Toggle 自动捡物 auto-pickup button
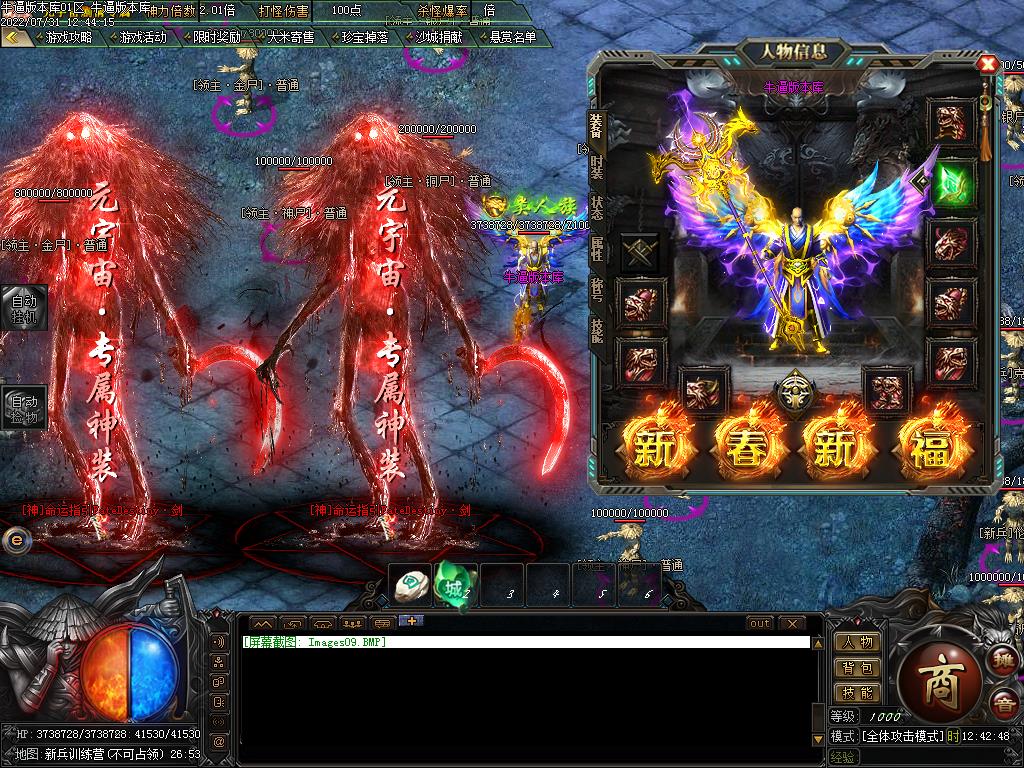 point(23,407)
